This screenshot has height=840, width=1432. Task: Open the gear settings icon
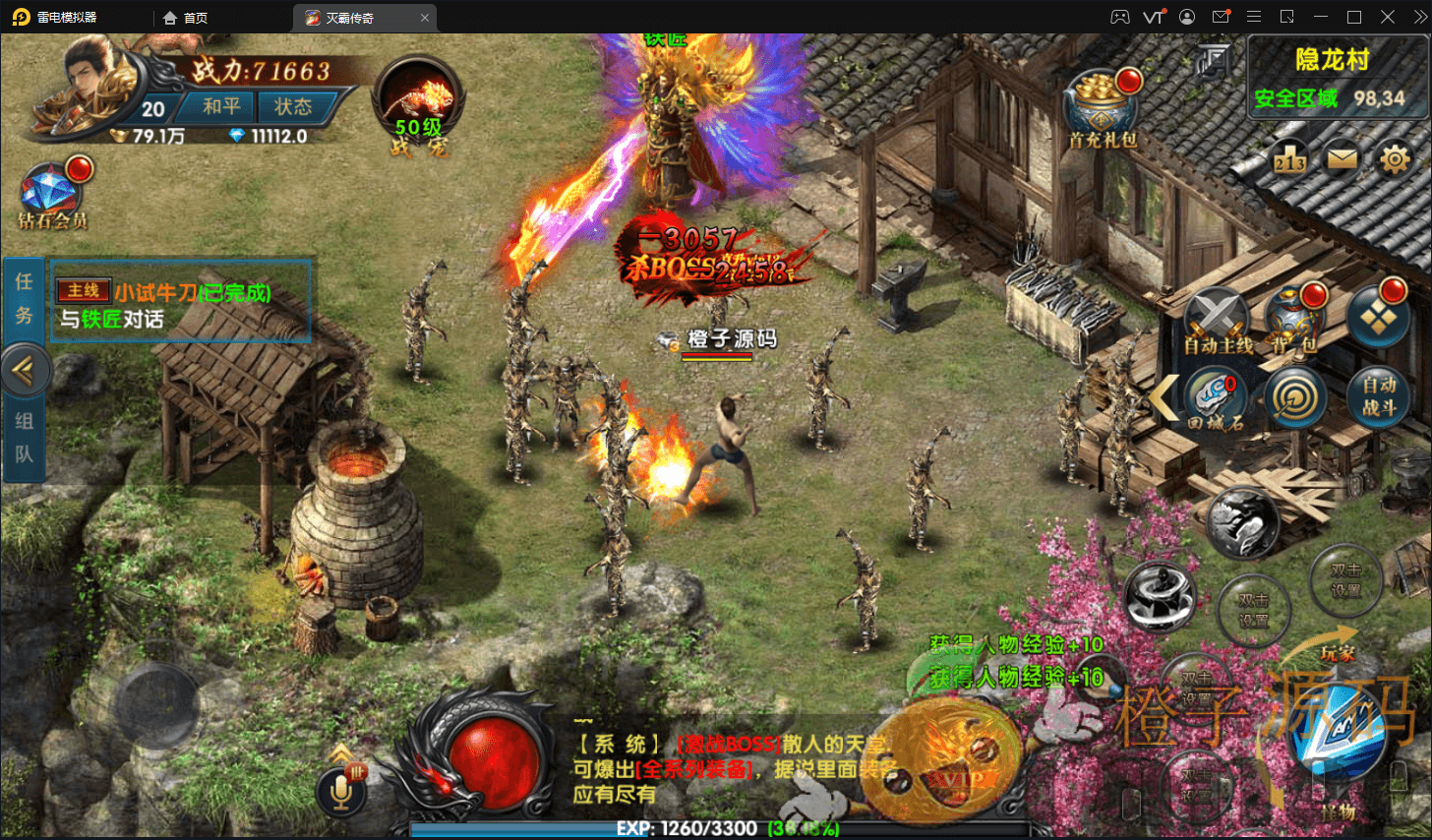click(1395, 158)
